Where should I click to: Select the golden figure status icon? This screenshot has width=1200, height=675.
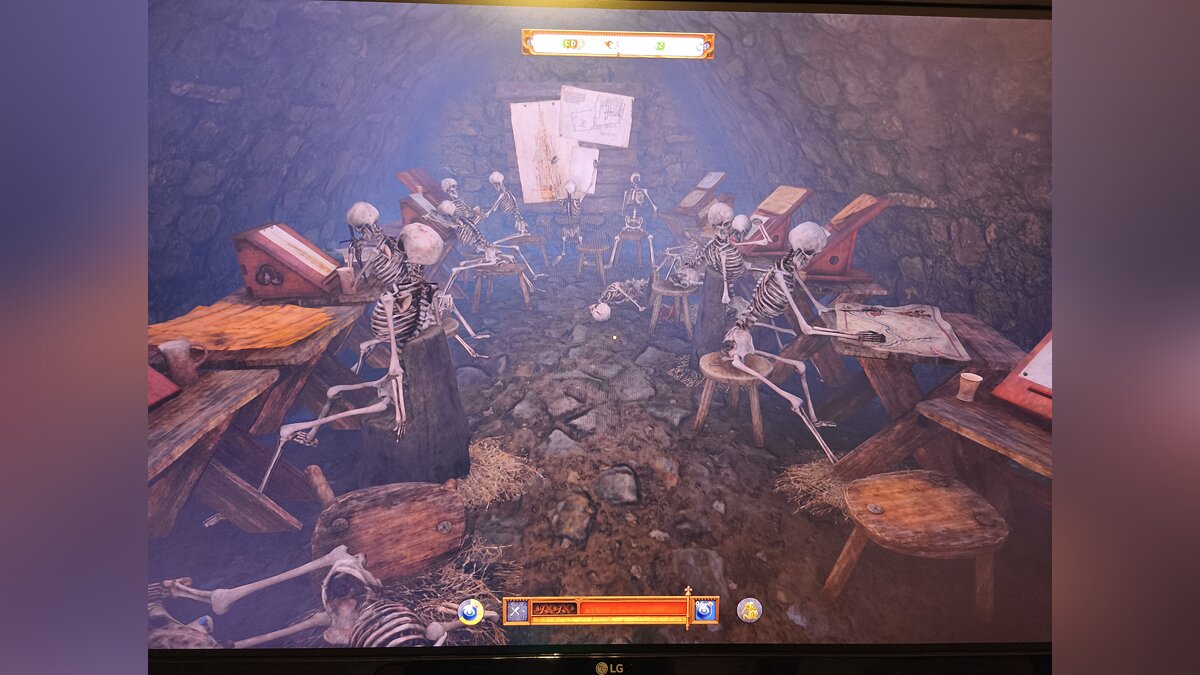click(x=749, y=610)
